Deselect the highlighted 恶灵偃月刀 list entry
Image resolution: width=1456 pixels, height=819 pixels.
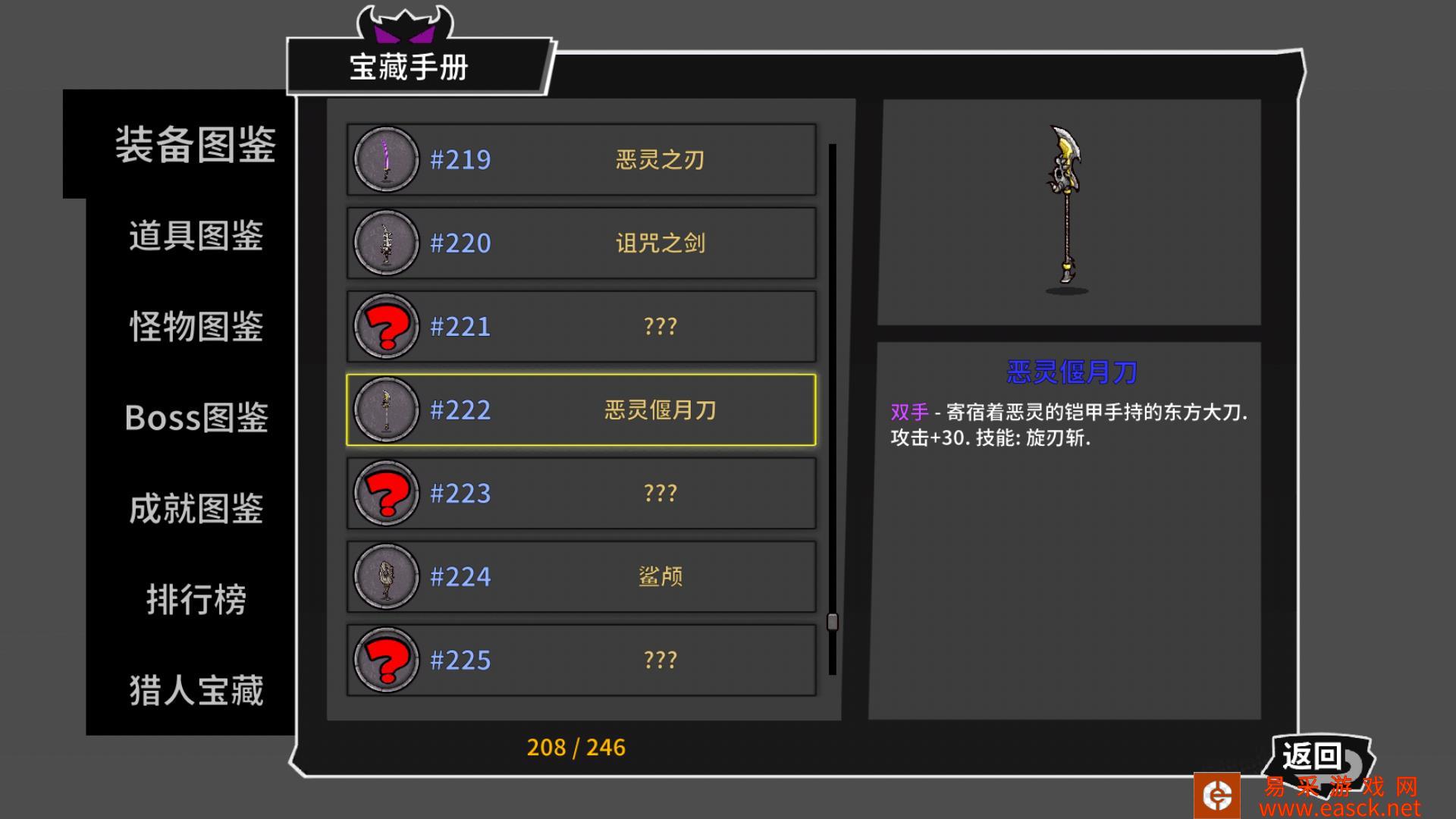click(x=580, y=409)
